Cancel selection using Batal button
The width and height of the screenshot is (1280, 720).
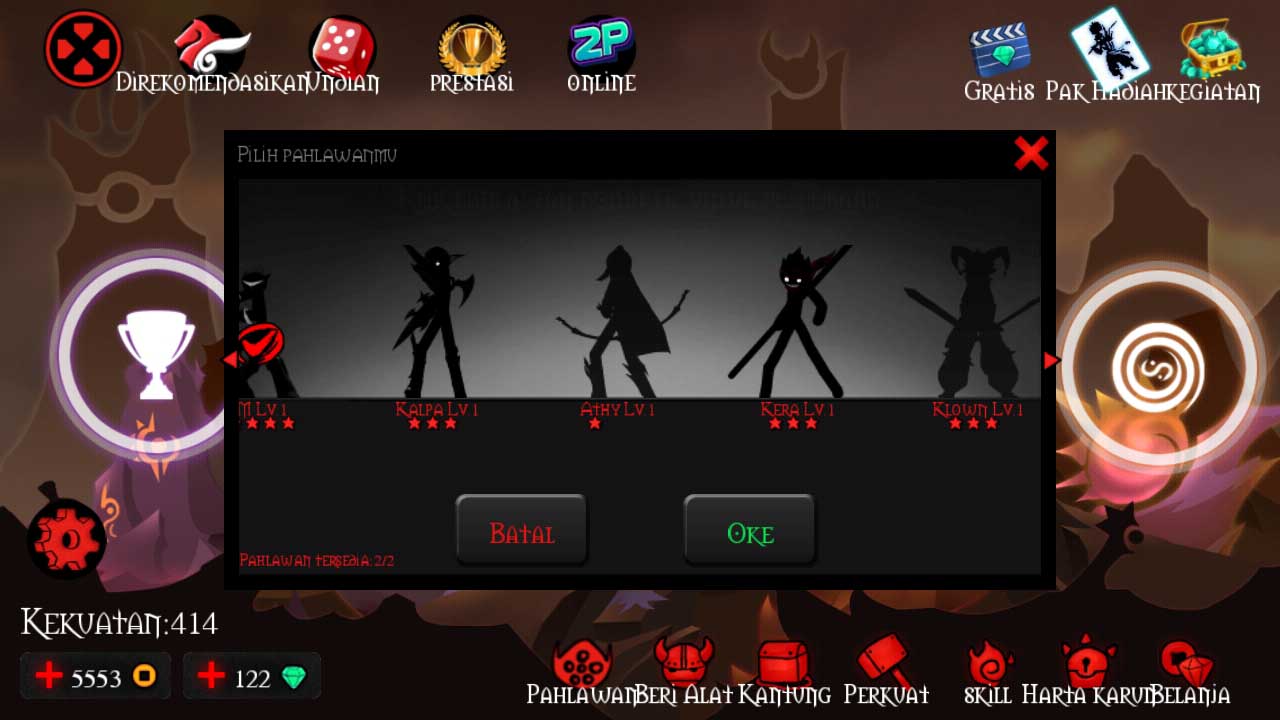521,531
